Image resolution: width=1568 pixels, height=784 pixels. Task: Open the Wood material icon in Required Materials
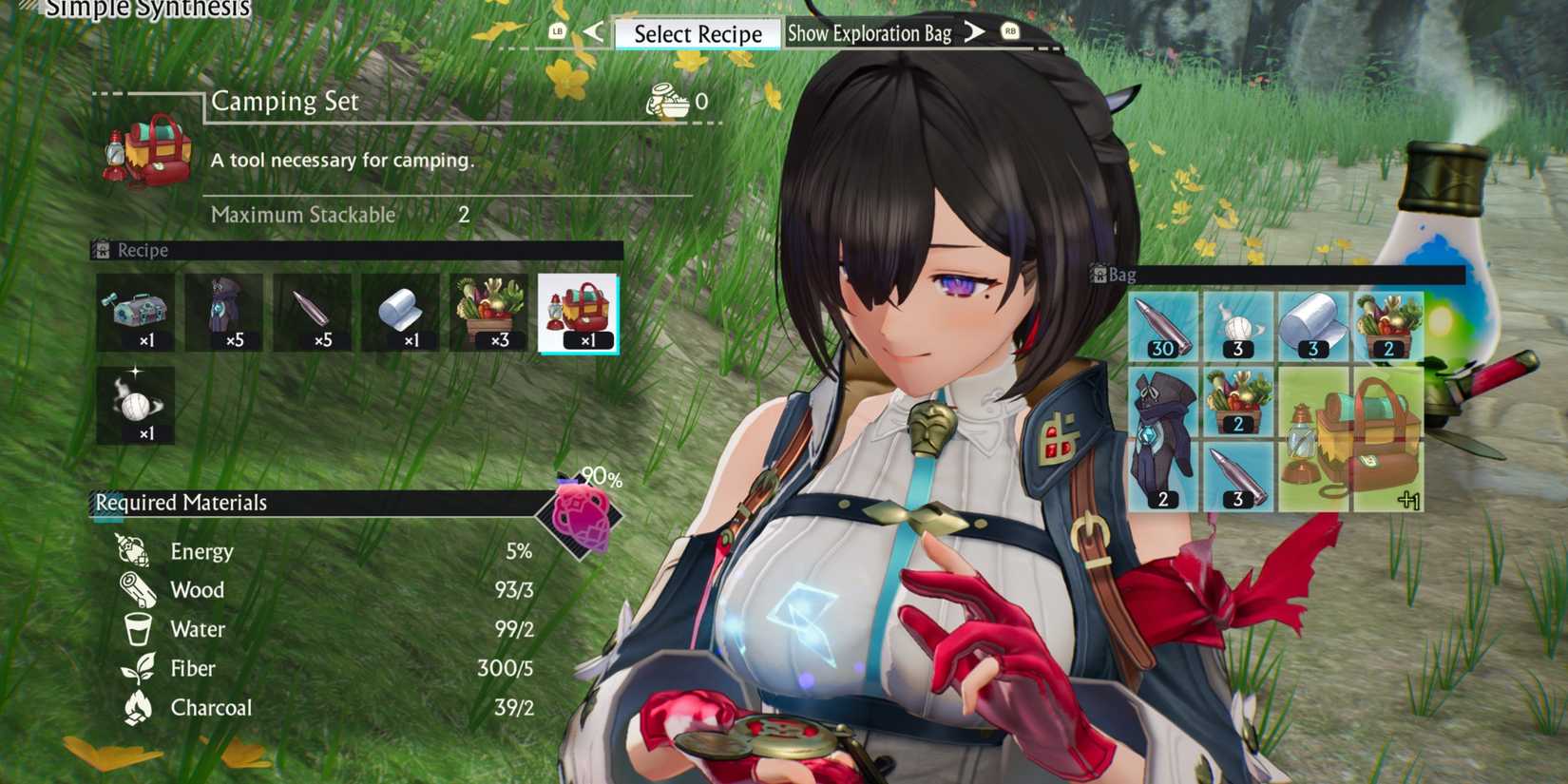tap(137, 590)
